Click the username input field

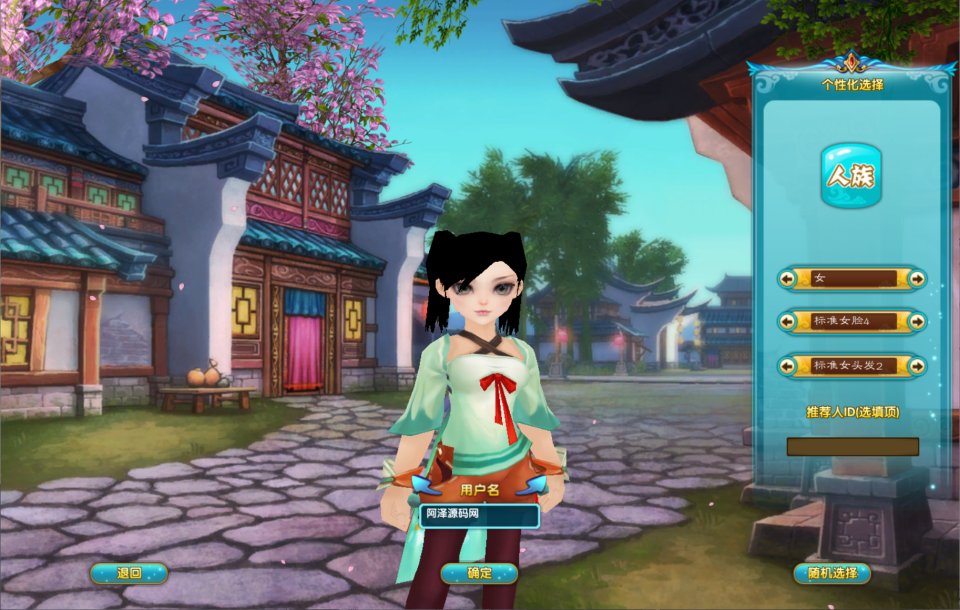coord(479,515)
